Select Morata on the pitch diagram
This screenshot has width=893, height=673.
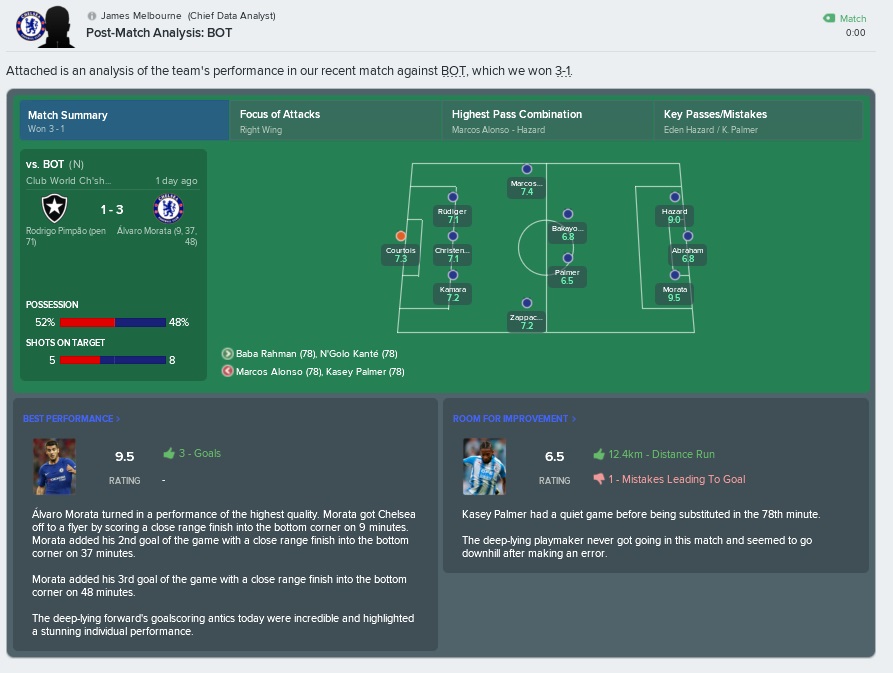[x=675, y=275]
